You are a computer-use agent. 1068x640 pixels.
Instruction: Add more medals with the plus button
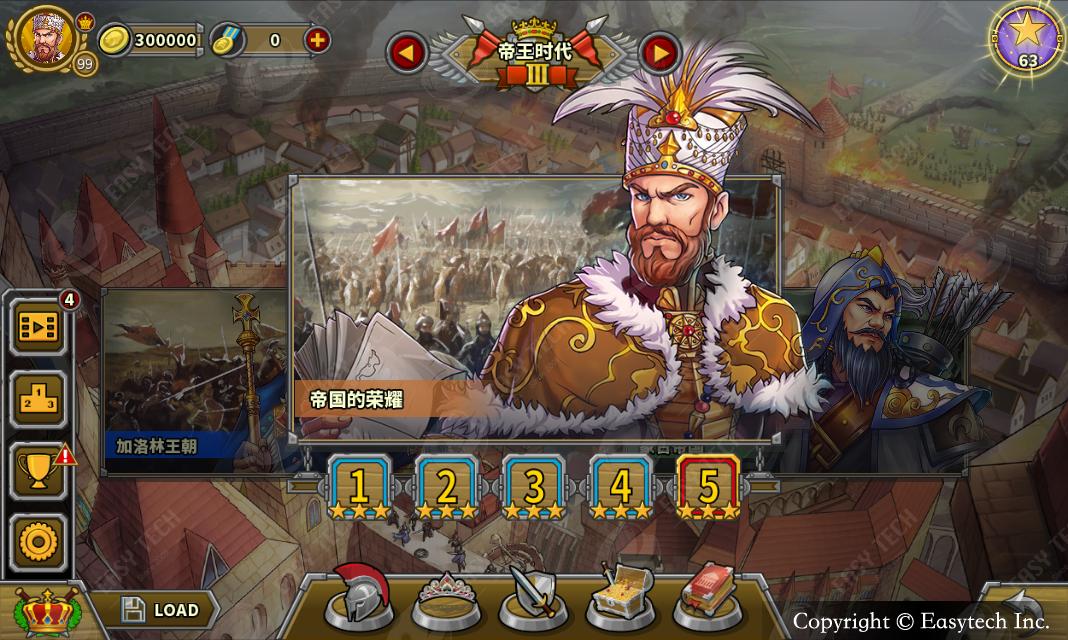(x=316, y=41)
